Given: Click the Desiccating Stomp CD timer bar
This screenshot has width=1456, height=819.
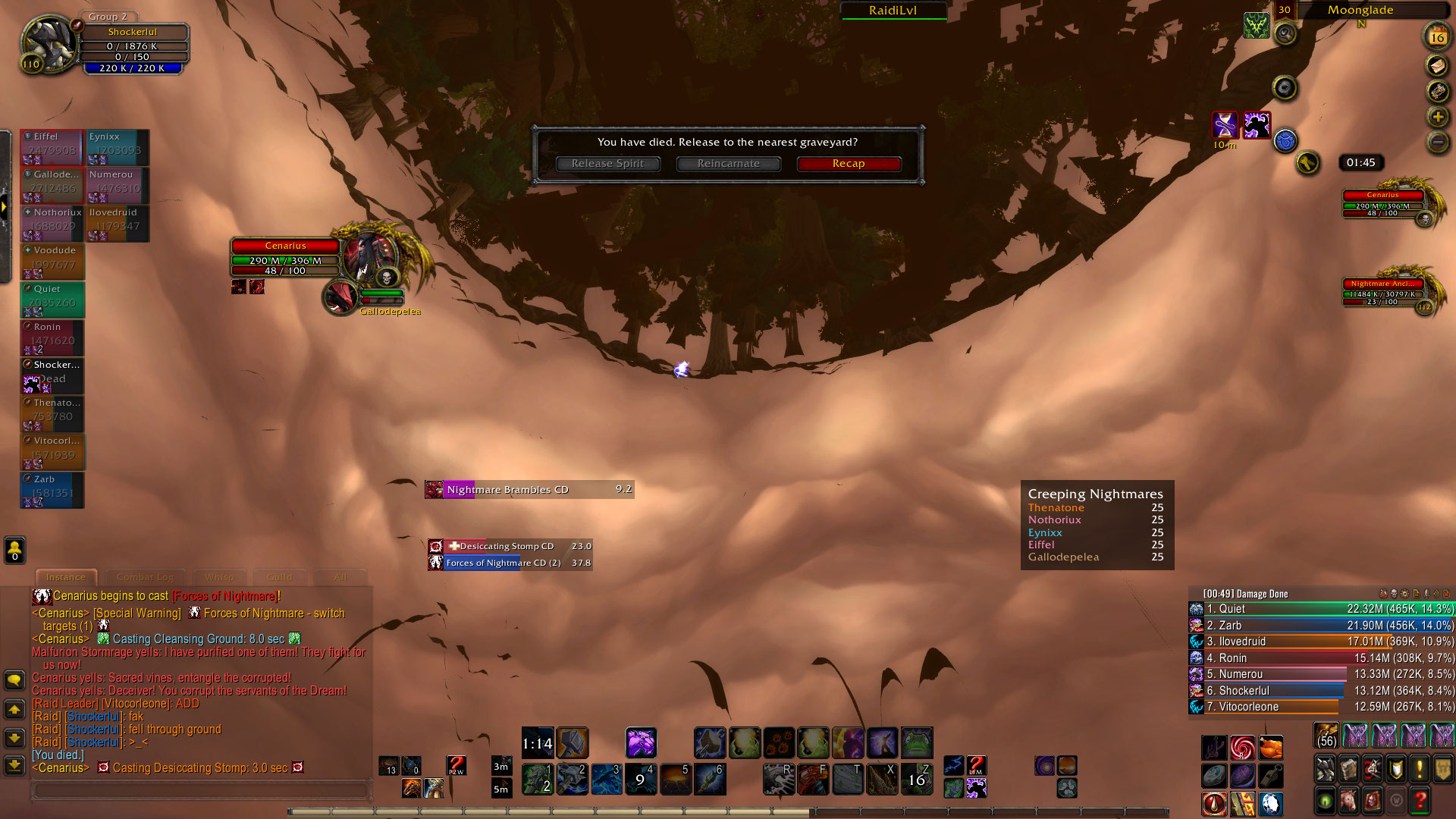Looking at the screenshot, I should point(510,546).
